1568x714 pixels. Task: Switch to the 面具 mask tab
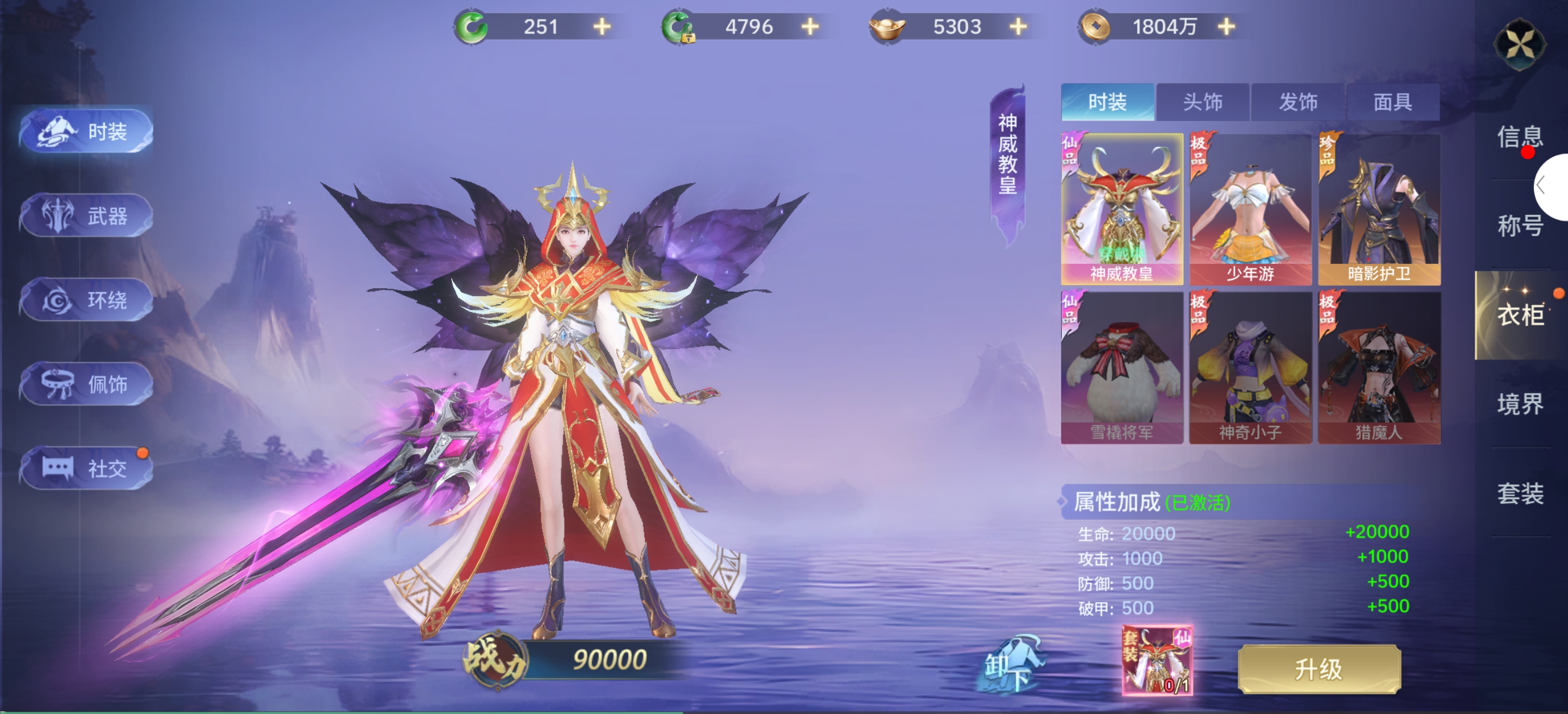[1392, 102]
